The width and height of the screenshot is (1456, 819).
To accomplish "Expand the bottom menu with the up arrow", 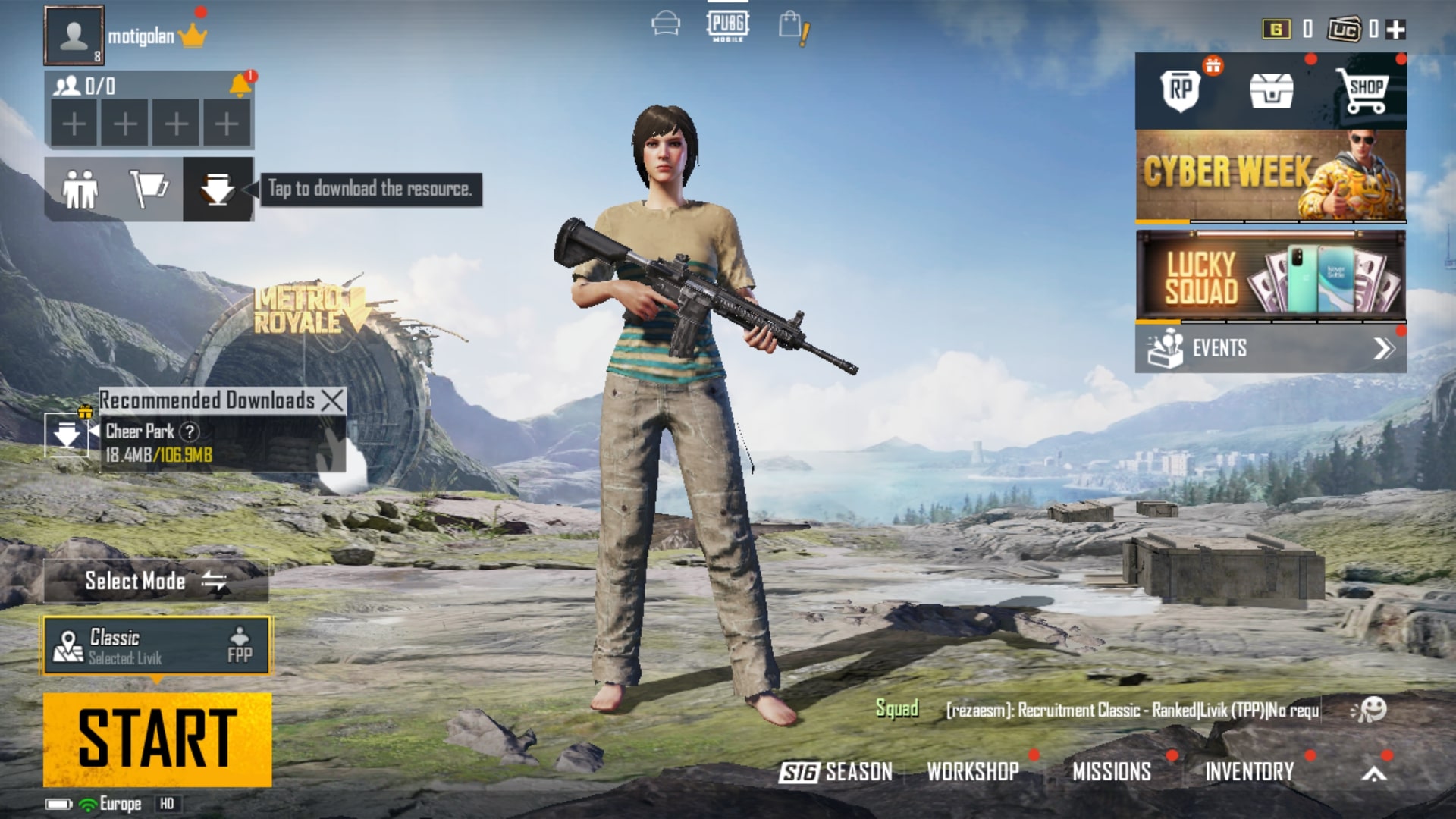I will (1374, 773).
